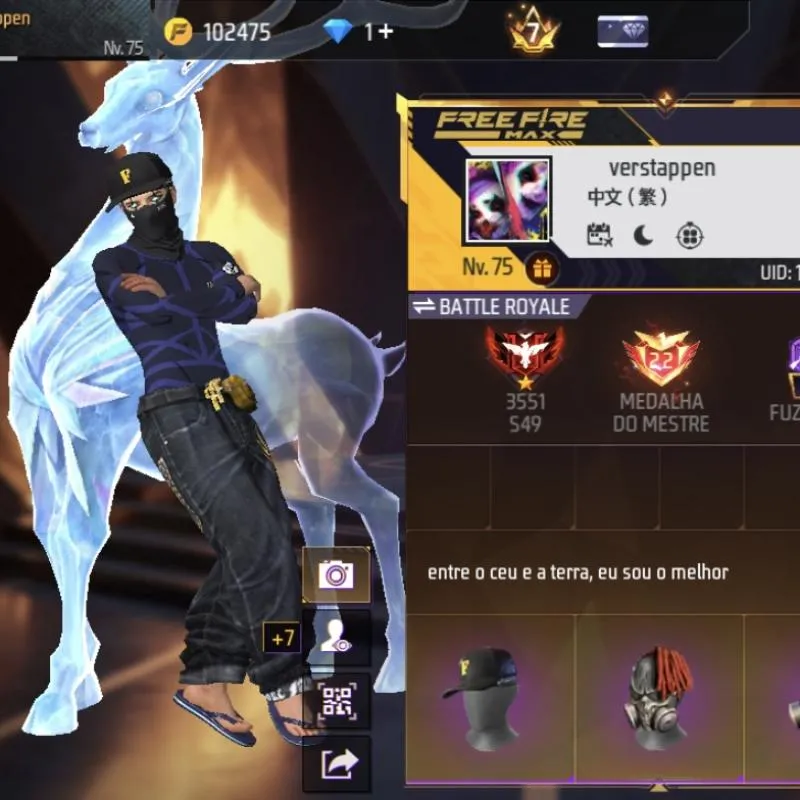Screen dimensions: 800x800
Task: Open the signature text line
Action: click(x=578, y=573)
